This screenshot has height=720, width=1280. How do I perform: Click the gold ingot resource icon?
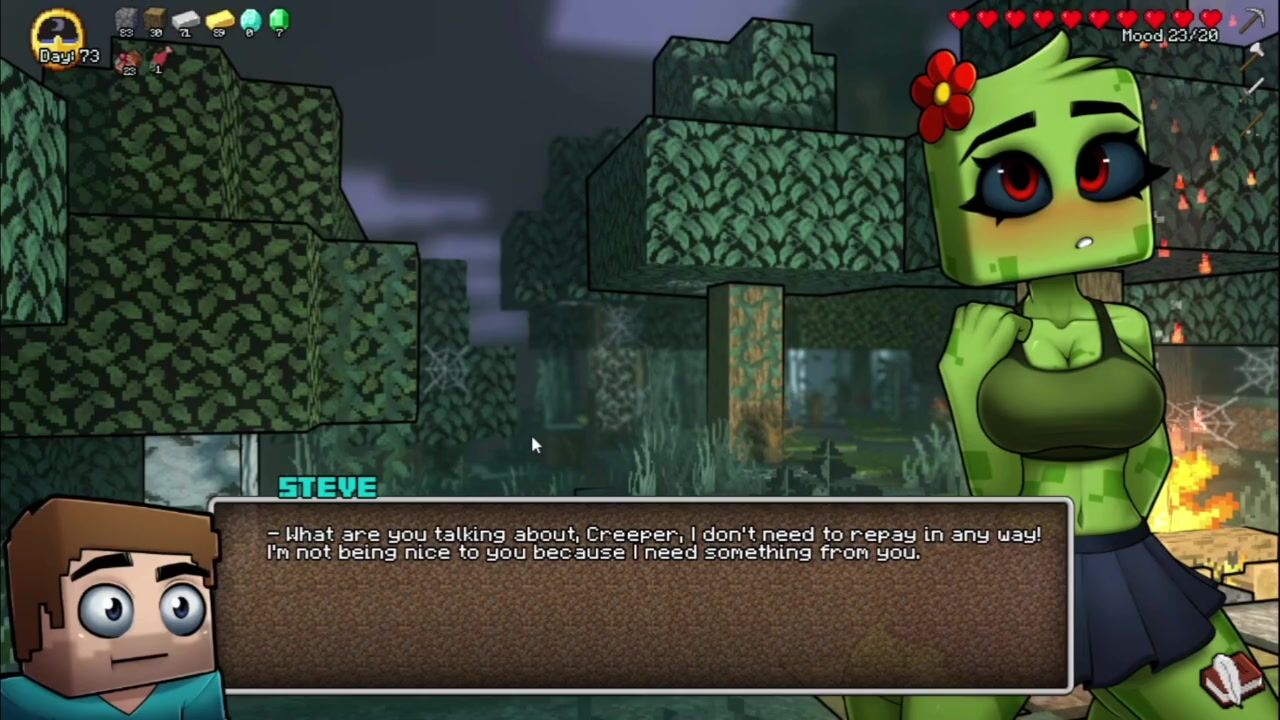point(219,19)
